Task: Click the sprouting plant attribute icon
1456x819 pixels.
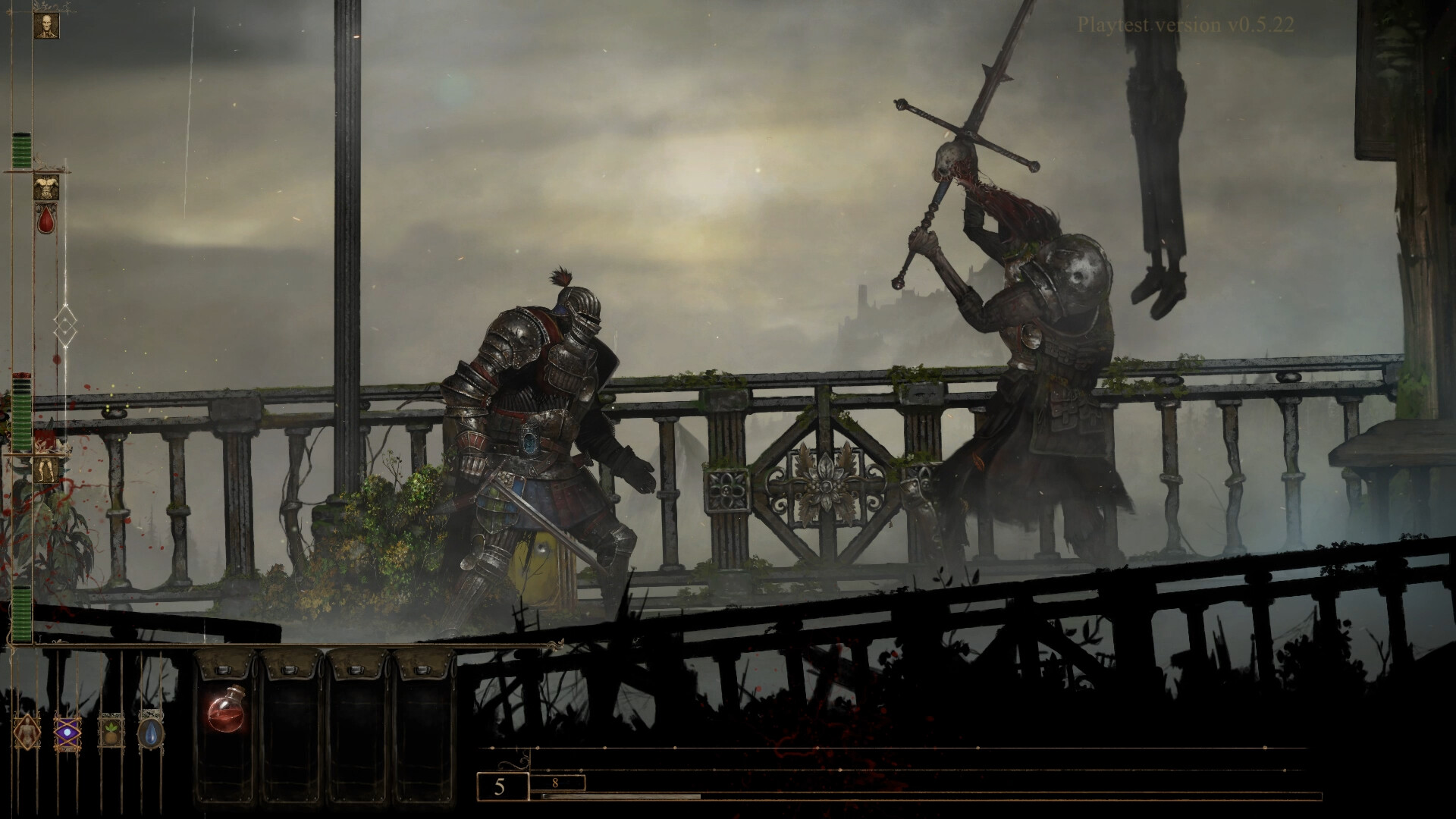Action: tap(112, 733)
